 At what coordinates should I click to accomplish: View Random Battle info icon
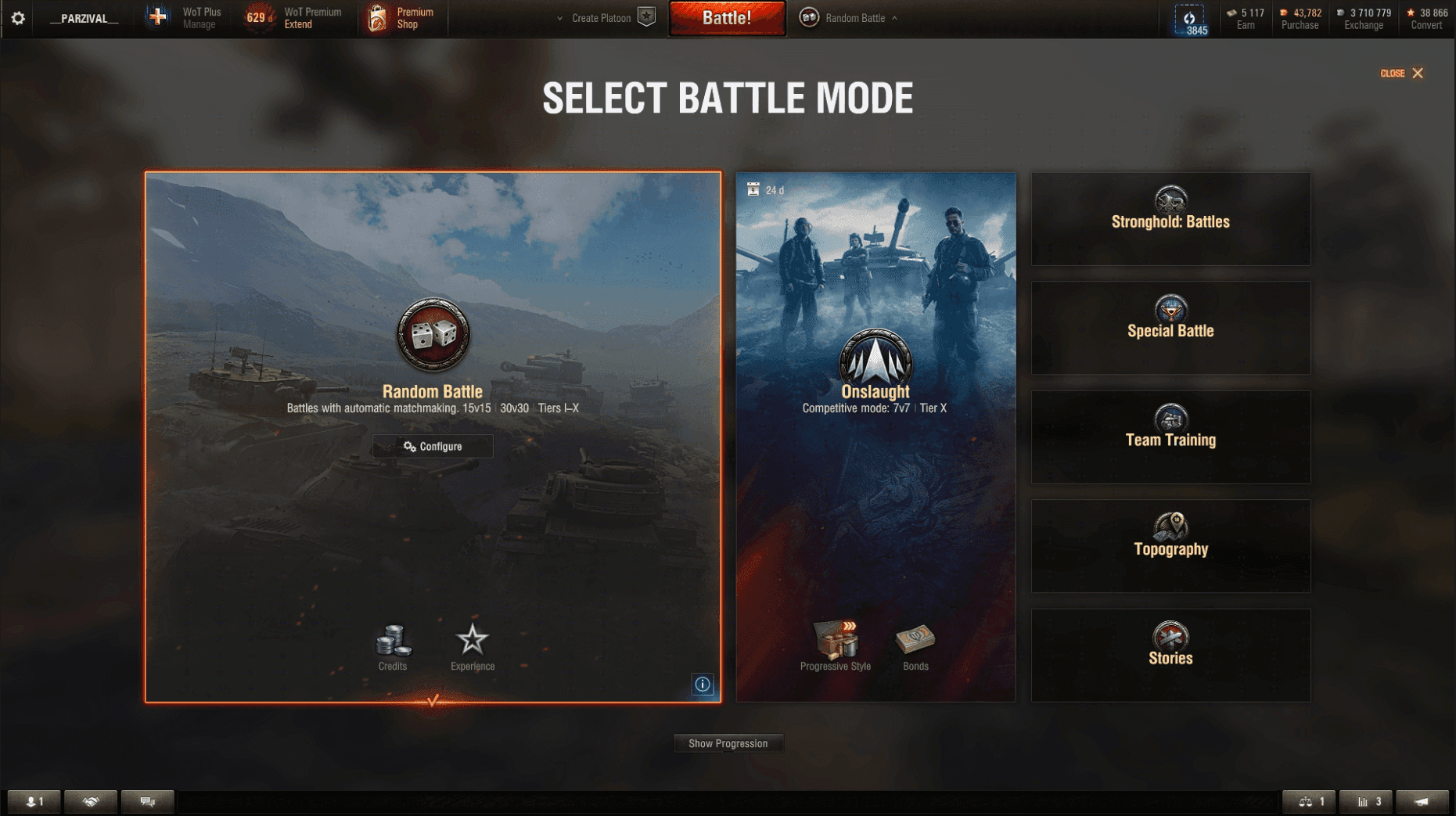[x=703, y=685]
